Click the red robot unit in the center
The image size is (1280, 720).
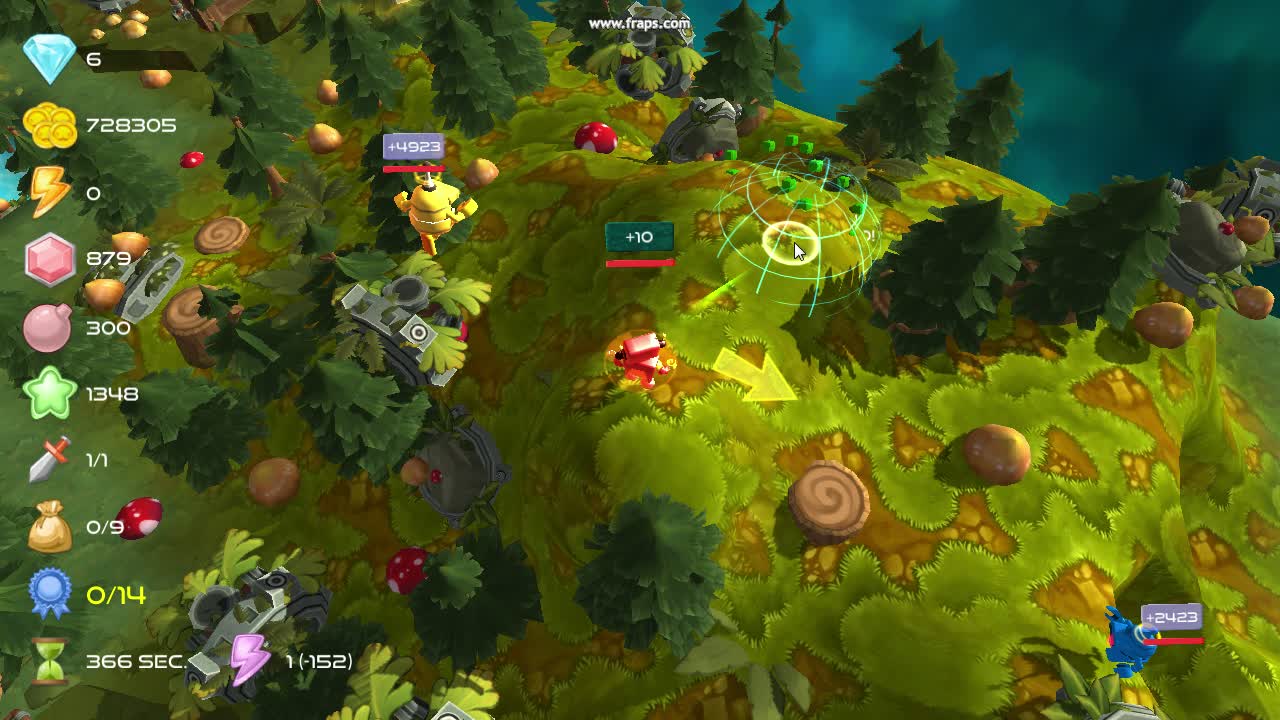[640, 360]
